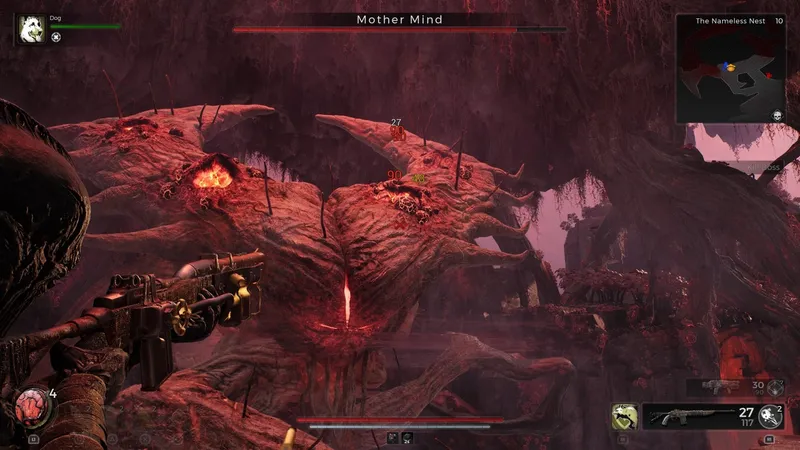Click the skull marker on the minimap
This screenshot has width=800, height=450.
coord(776,116)
